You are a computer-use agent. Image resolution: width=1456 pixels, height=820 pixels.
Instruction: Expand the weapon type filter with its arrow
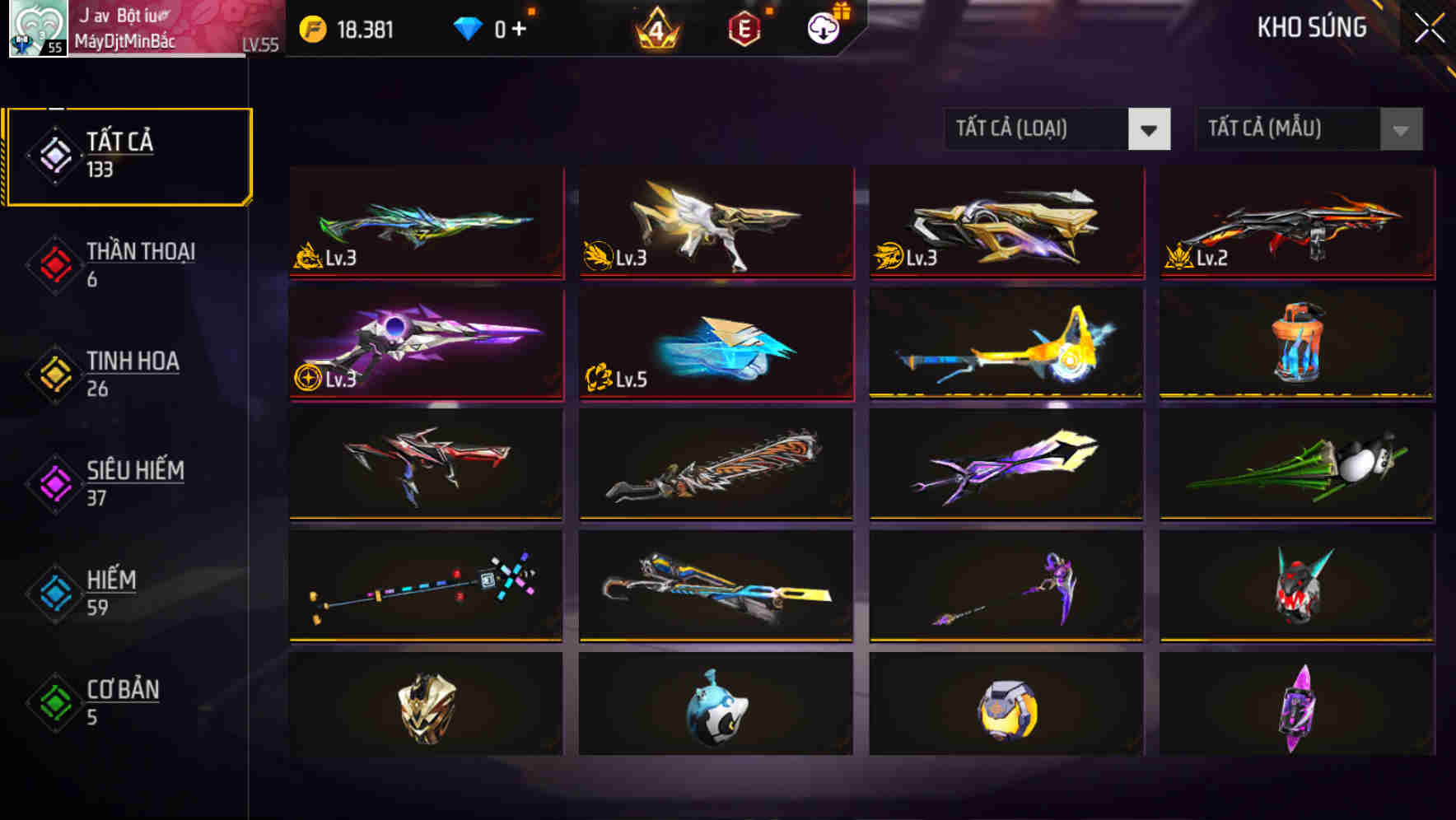tap(1151, 129)
